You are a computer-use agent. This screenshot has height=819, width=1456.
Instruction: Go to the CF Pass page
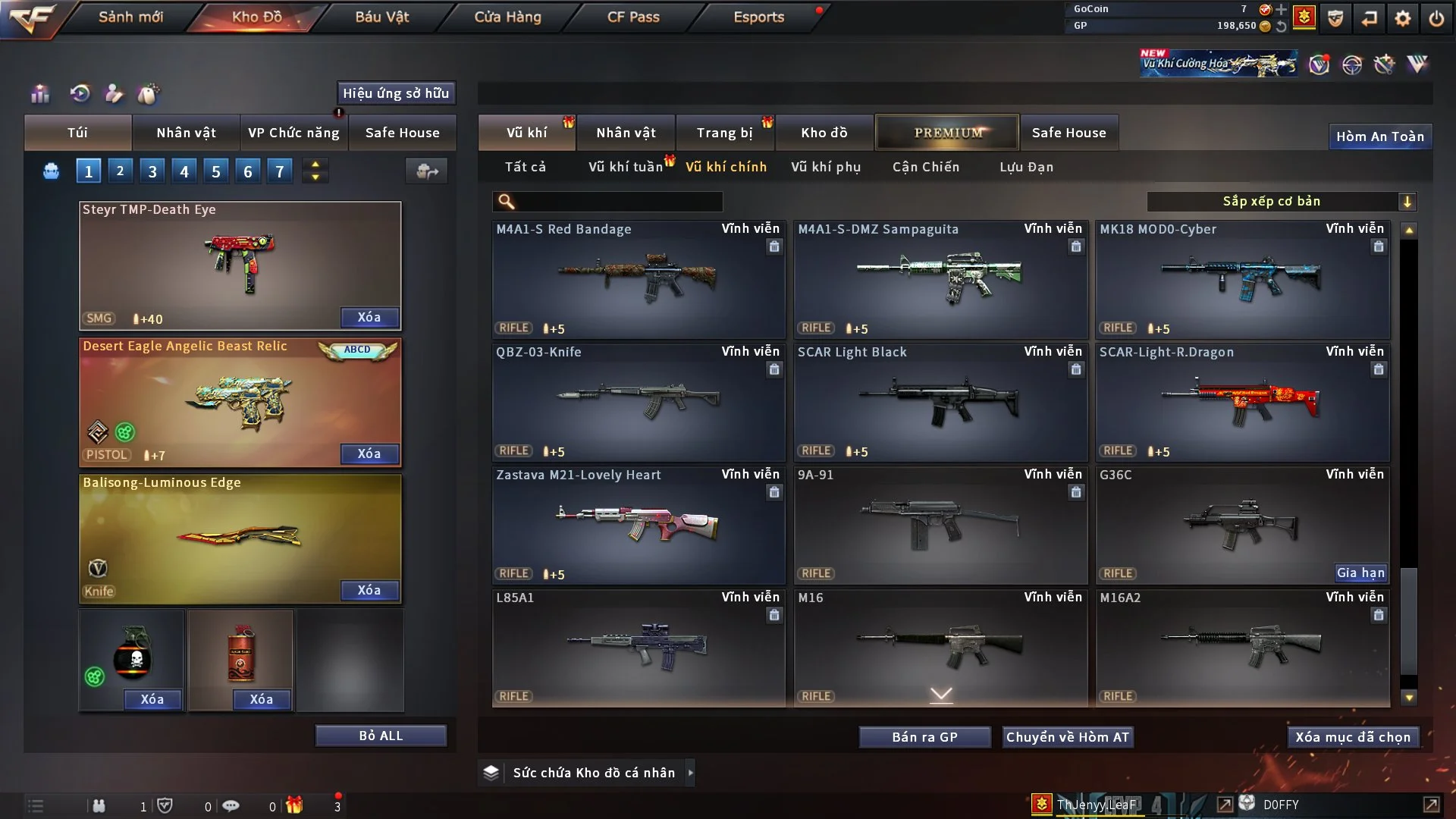pyautogui.click(x=633, y=17)
